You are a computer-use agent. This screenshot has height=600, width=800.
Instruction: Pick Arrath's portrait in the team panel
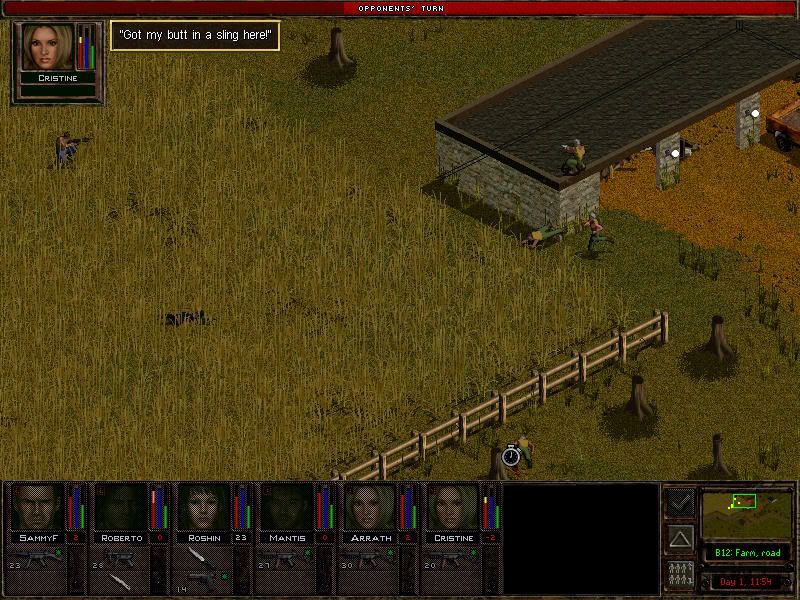tap(370, 508)
